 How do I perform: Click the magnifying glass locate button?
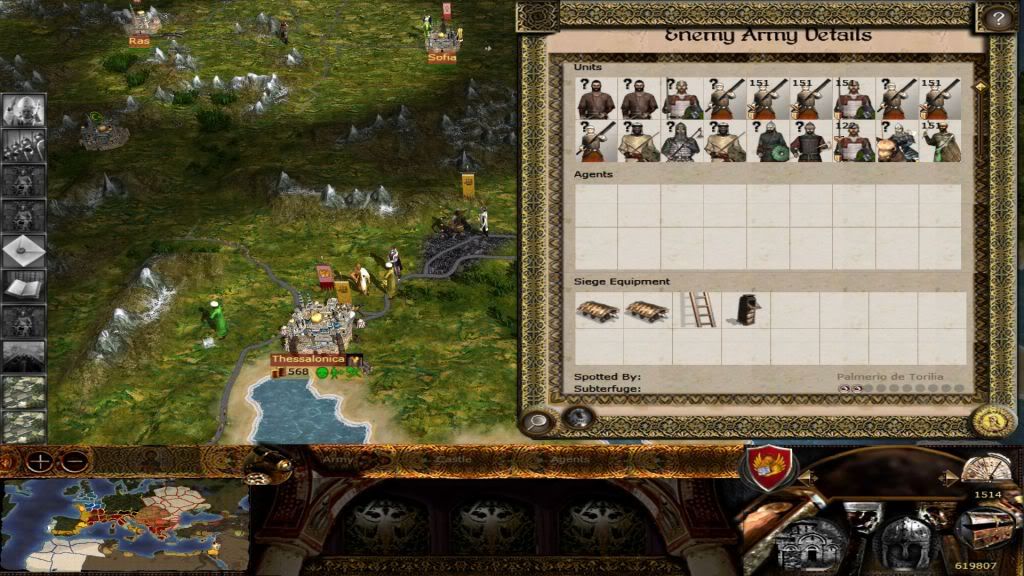click(538, 421)
